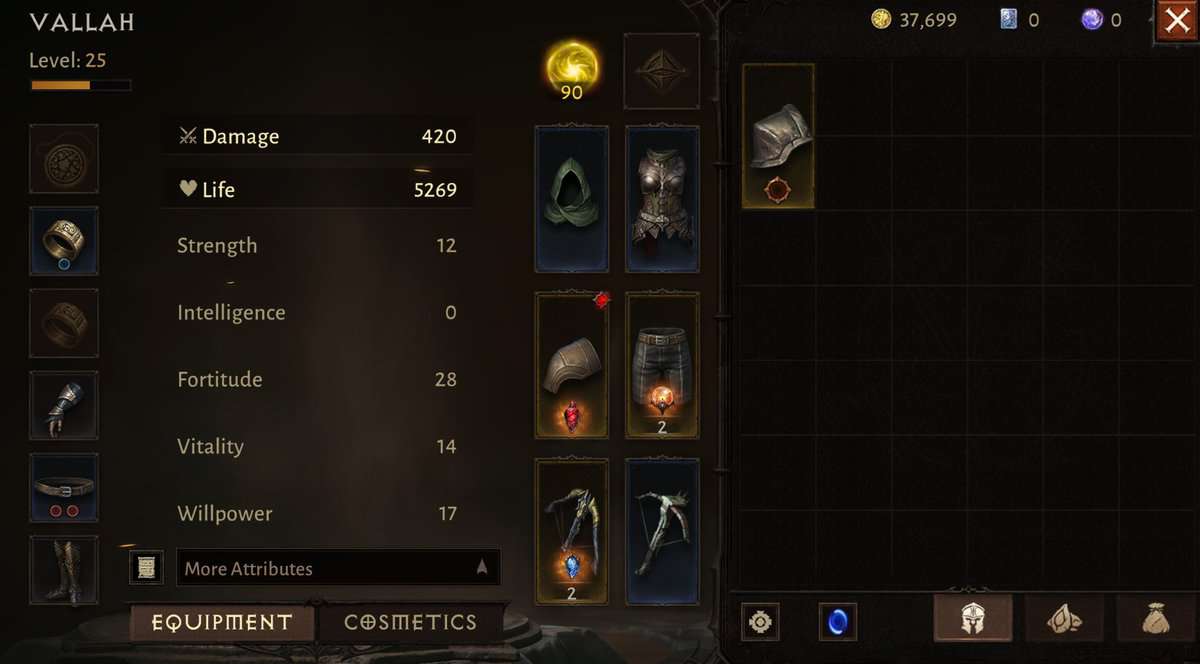Select the off-hand crossbow slot
1200x664 pixels.
(662, 532)
